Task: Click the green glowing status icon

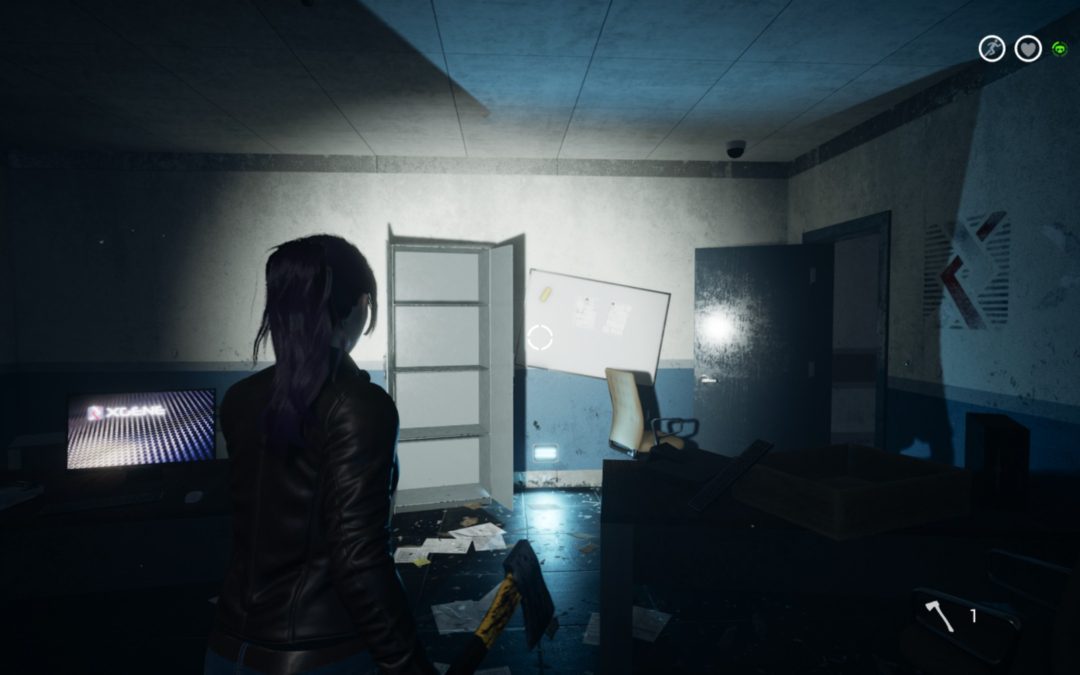Action: pos(1059,48)
